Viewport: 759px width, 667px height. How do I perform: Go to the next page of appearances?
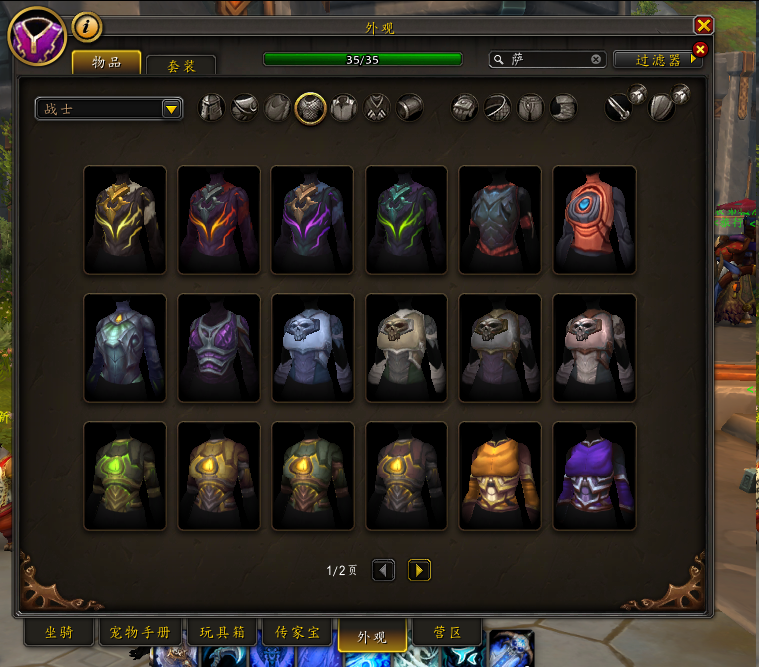[420, 570]
